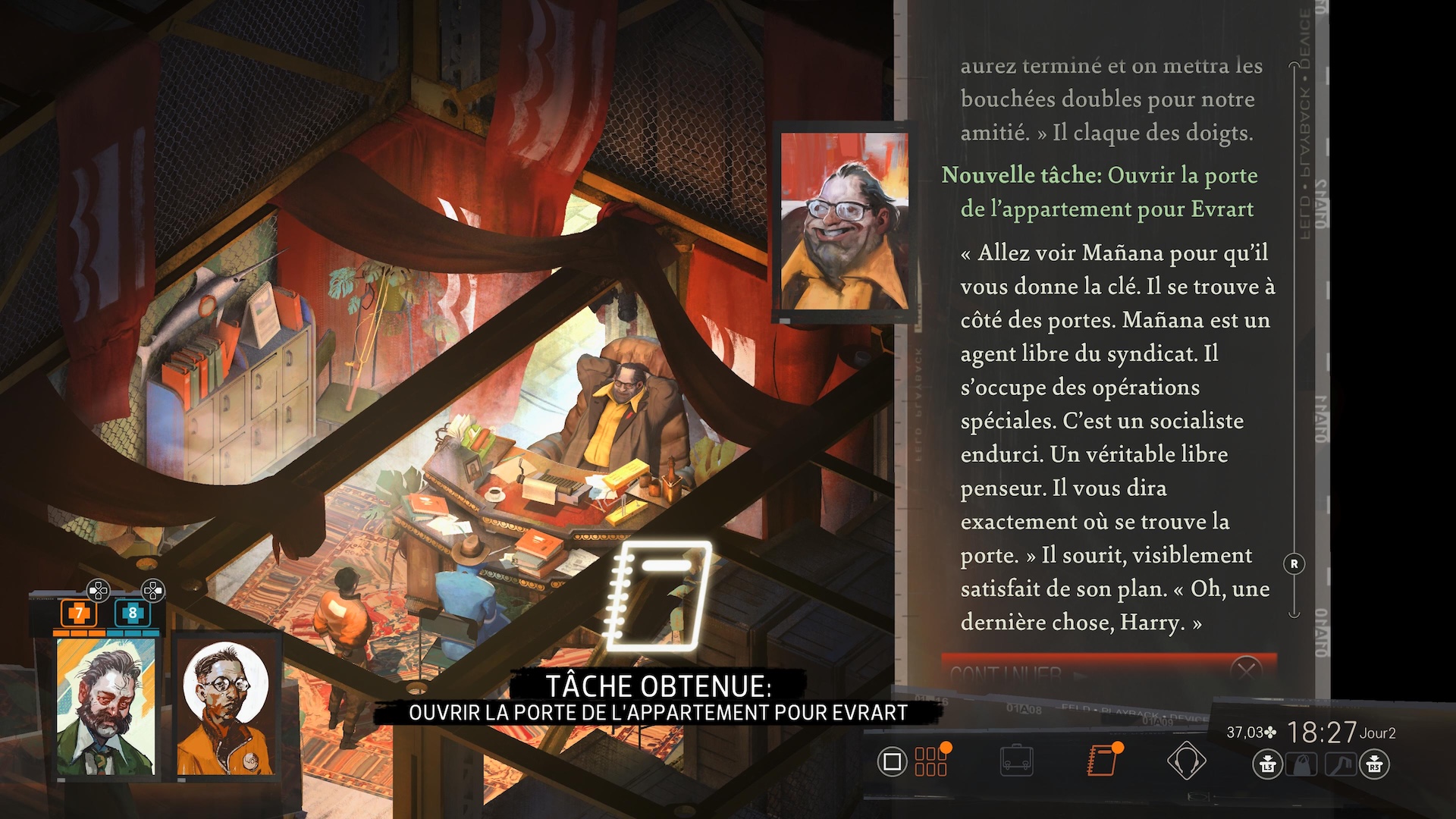Viewport: 1456px width, 819px height.
Task: Use the orange health heal button
Action: coord(78,613)
